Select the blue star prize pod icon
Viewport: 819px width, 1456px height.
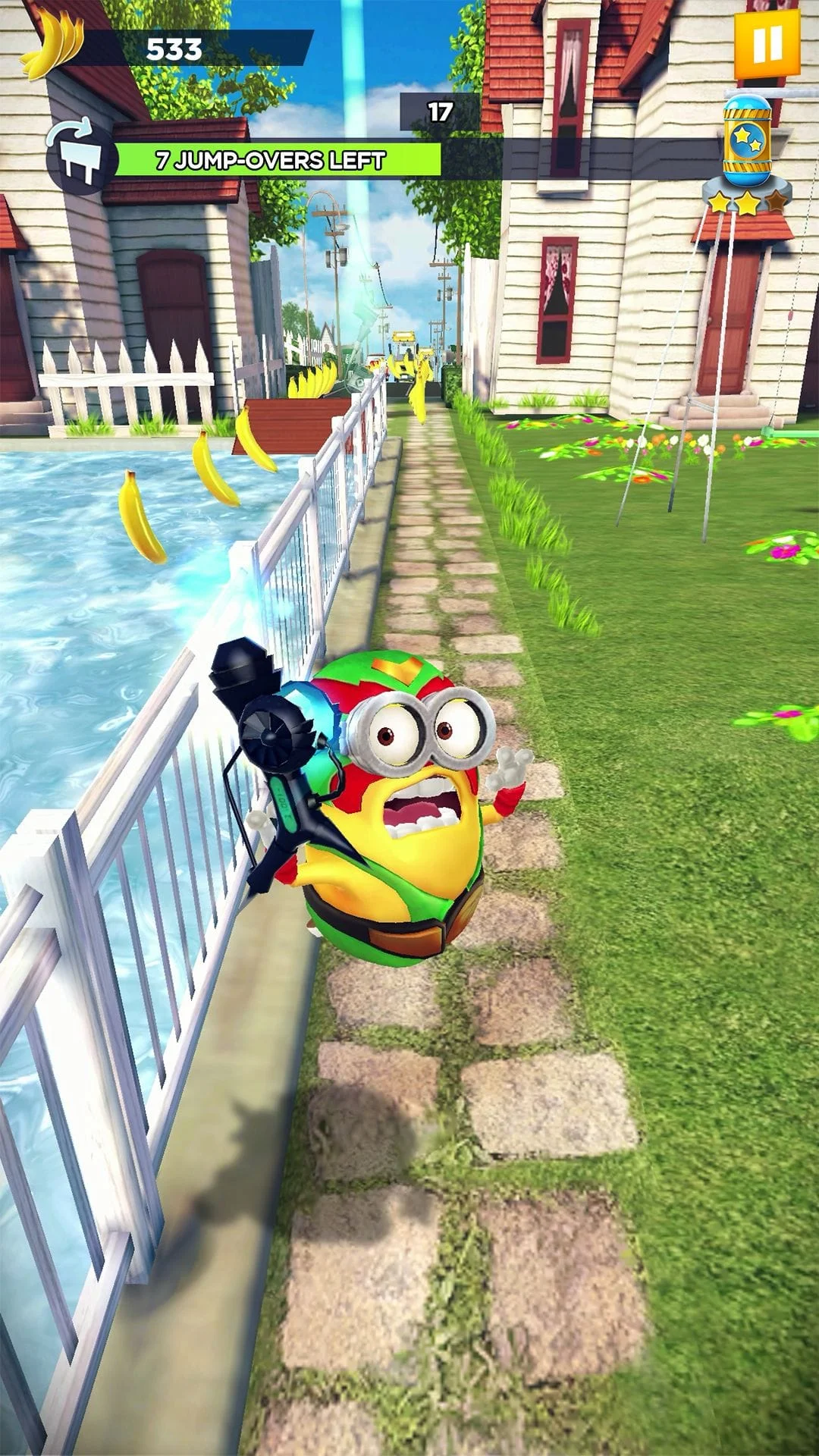(747, 141)
